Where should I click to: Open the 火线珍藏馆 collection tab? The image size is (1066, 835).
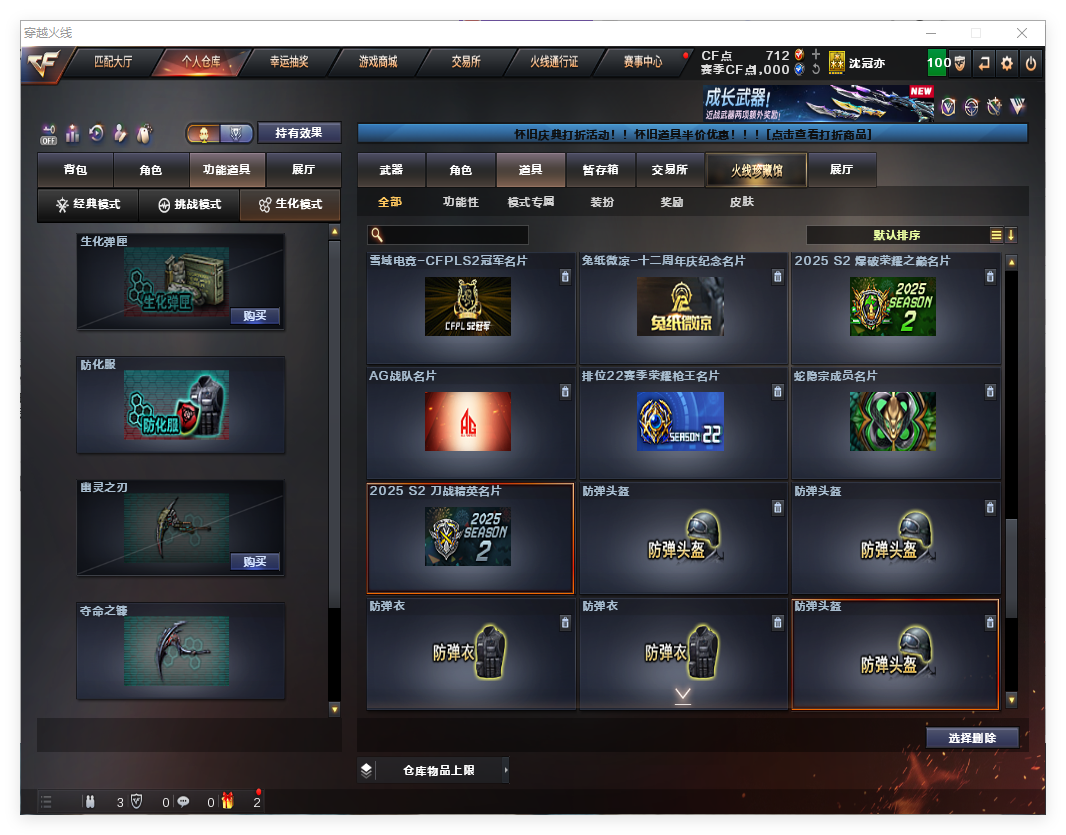(756, 171)
